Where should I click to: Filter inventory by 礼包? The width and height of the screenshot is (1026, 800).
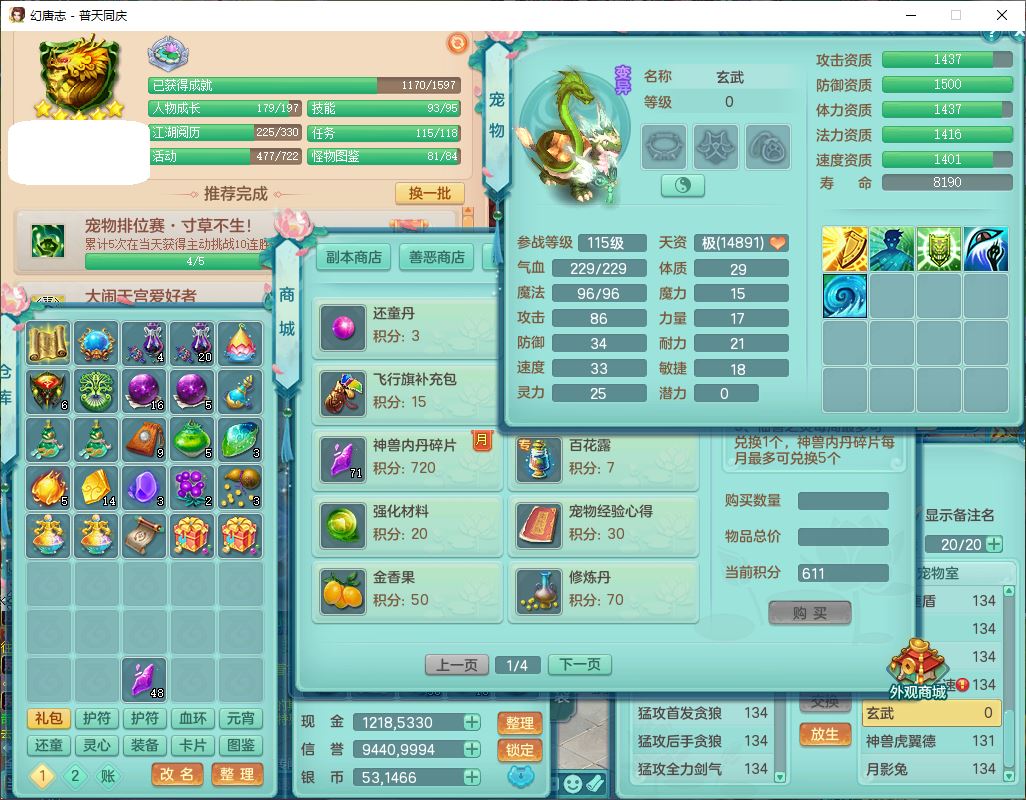click(48, 718)
